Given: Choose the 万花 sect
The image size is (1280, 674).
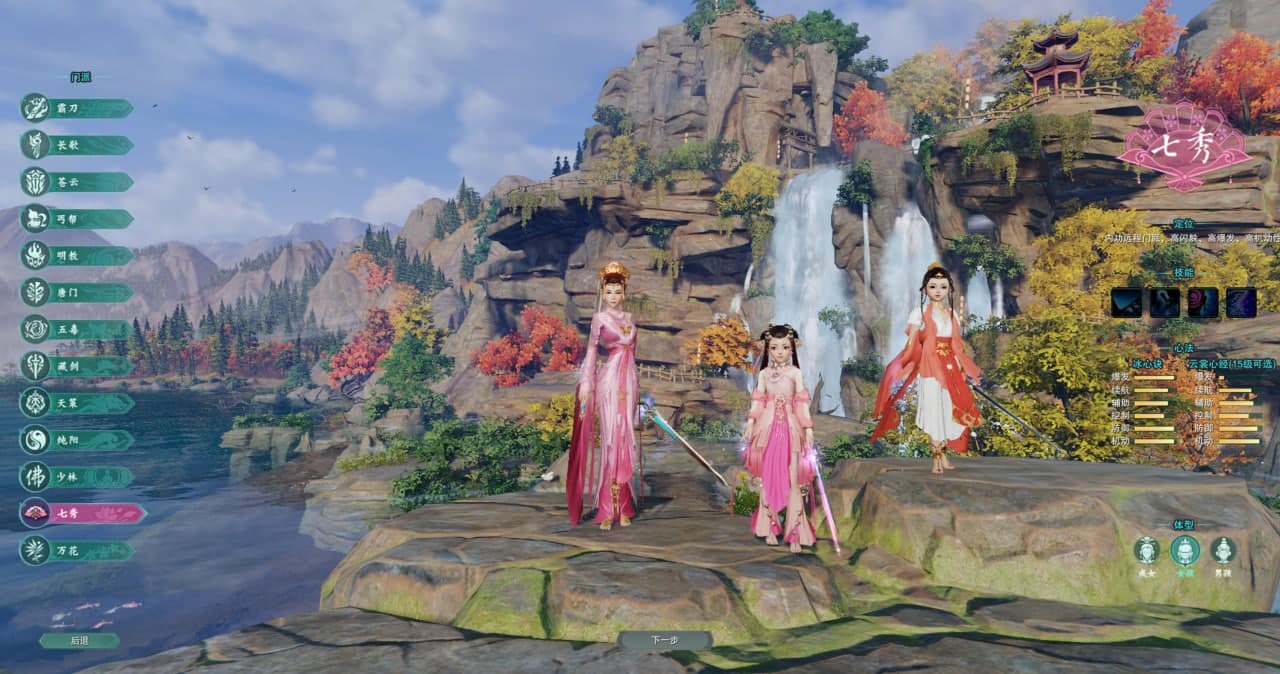Looking at the screenshot, I should click(78, 550).
